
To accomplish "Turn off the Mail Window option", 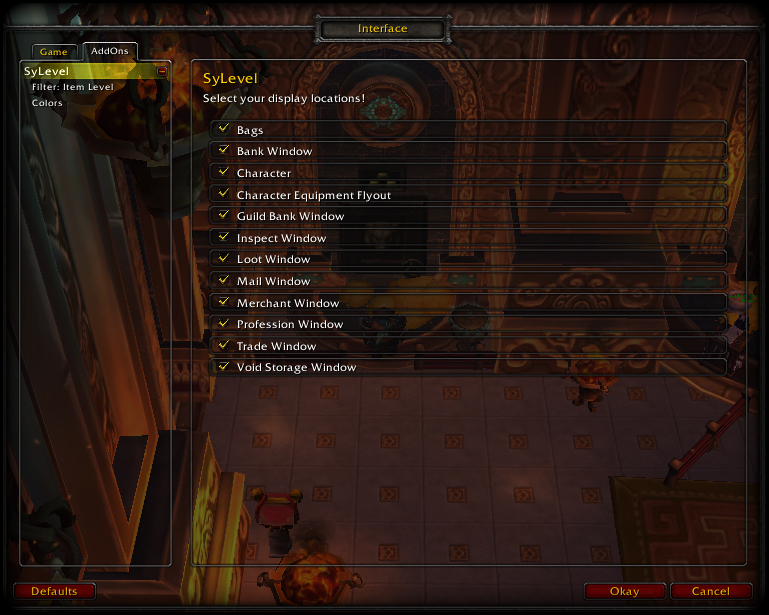I will pos(223,281).
